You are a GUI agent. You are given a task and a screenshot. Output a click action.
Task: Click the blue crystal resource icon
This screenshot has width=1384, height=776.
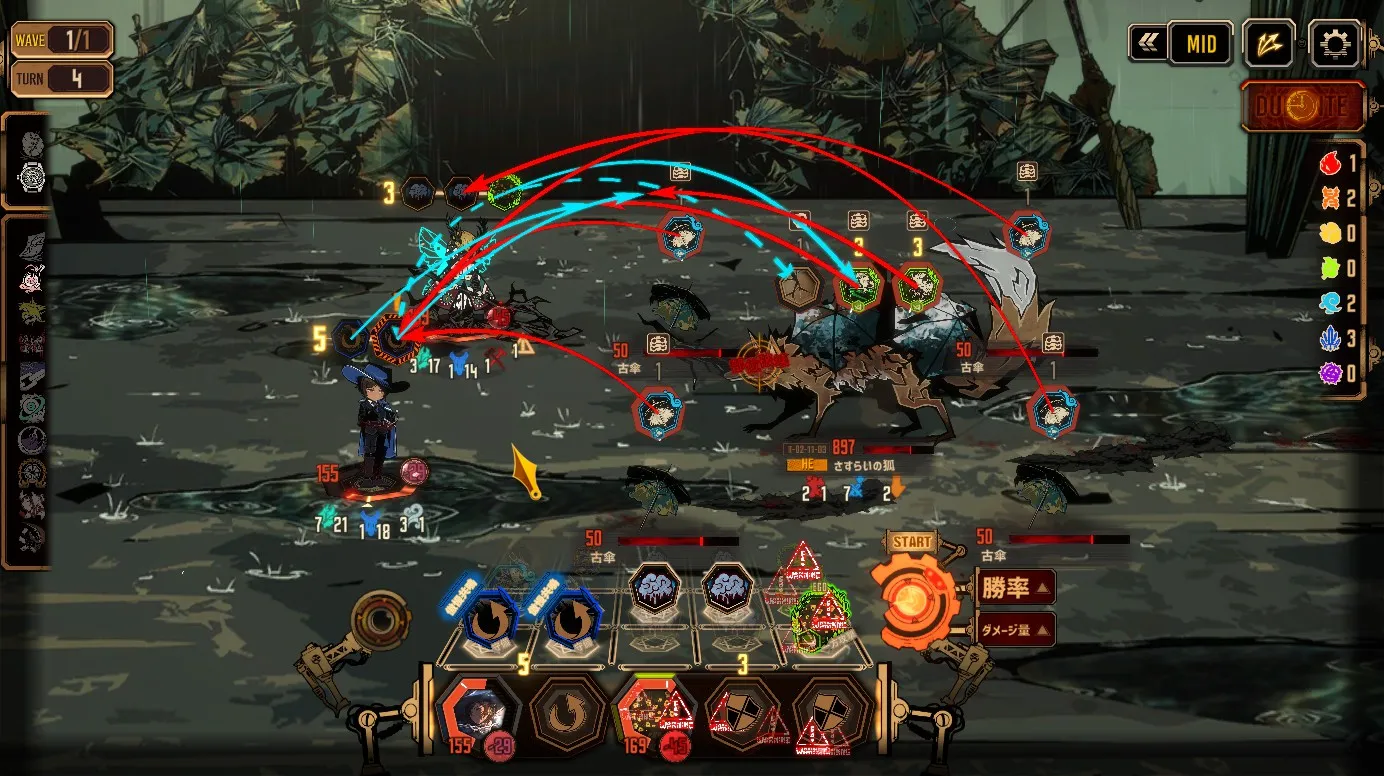(x=1330, y=339)
